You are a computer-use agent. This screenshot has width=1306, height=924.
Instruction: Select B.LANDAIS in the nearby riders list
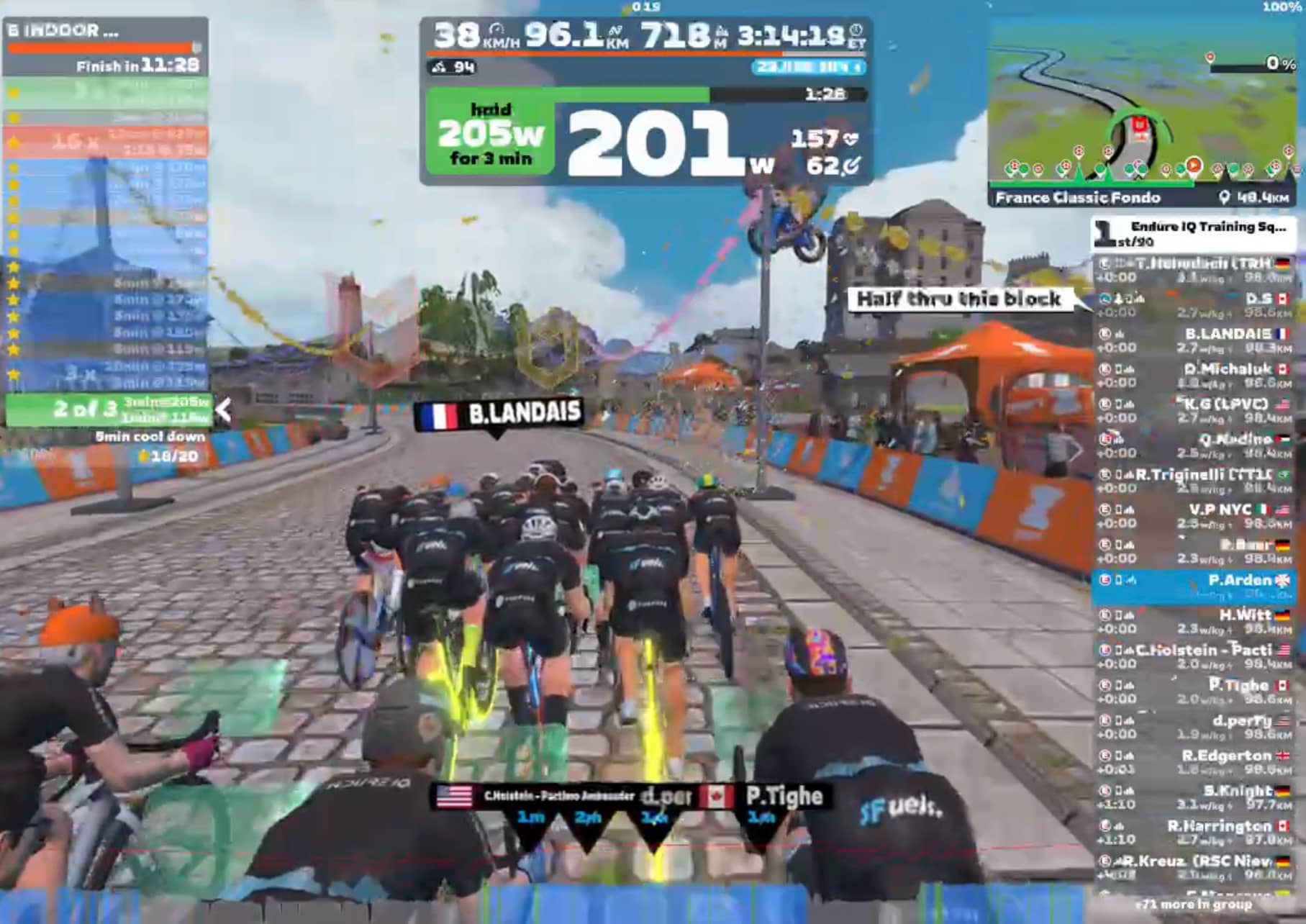point(1194,340)
